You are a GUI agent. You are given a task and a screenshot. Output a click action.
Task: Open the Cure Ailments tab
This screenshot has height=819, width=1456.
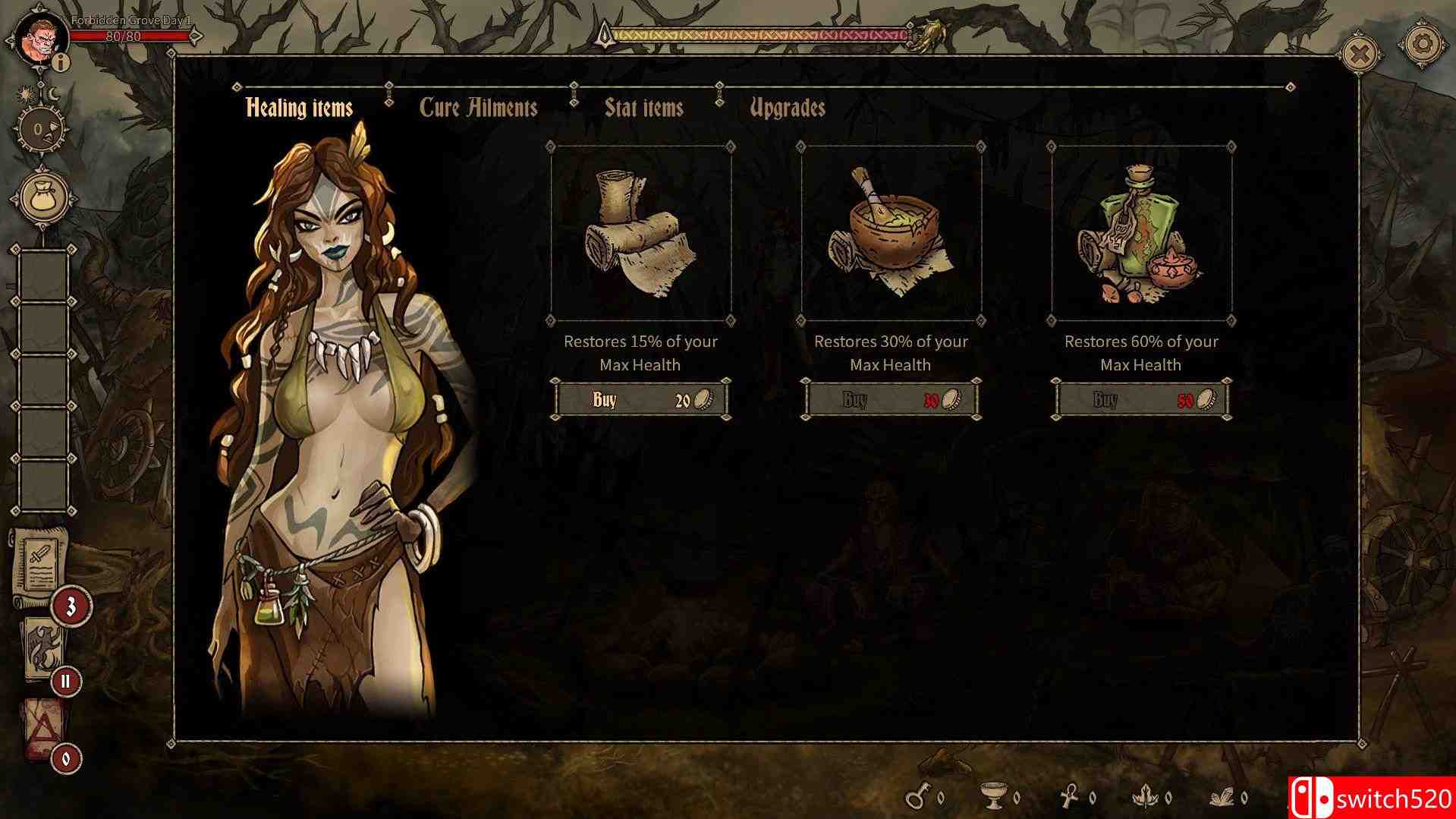pyautogui.click(x=478, y=108)
